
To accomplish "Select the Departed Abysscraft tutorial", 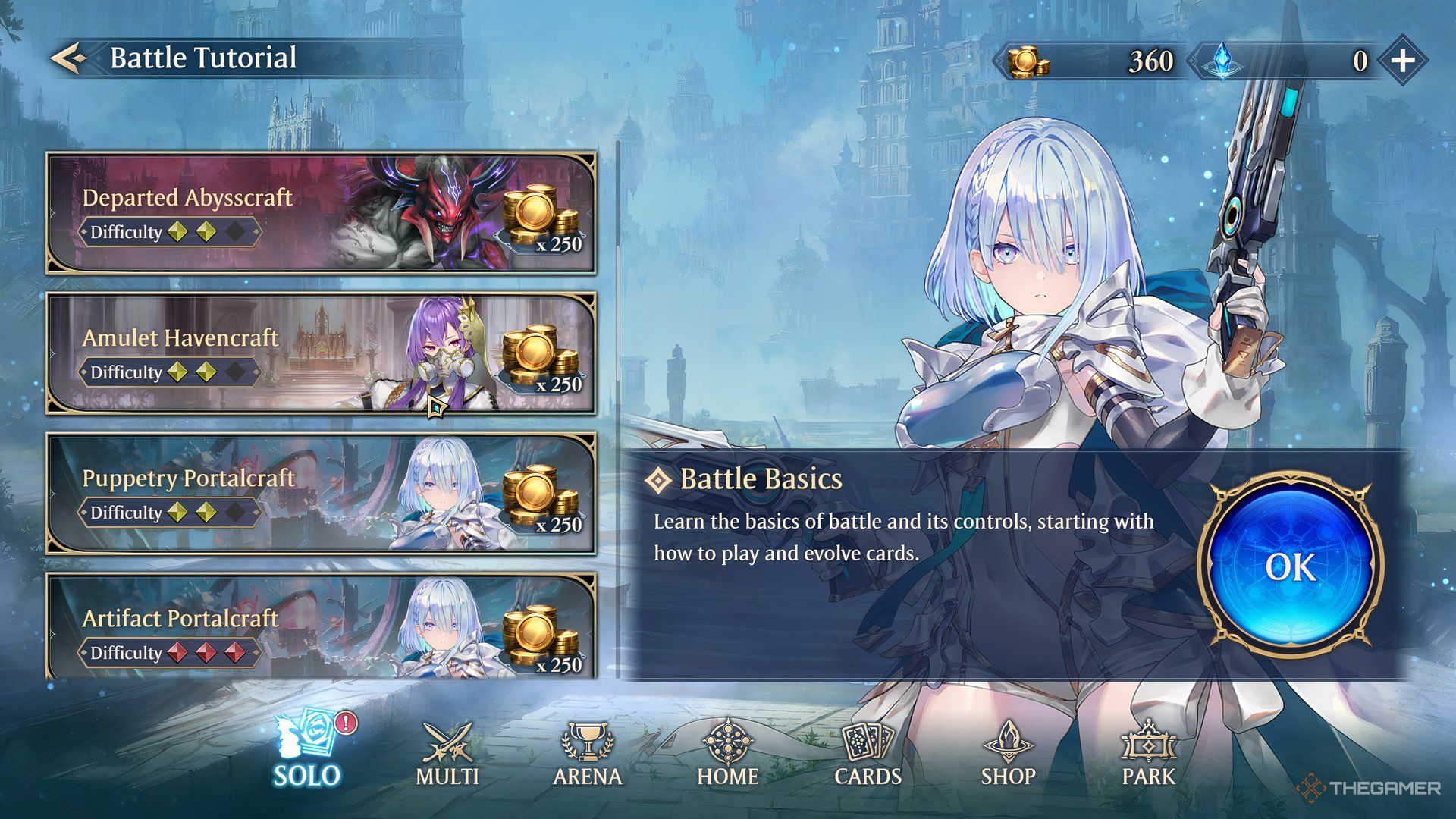I will tap(321, 213).
